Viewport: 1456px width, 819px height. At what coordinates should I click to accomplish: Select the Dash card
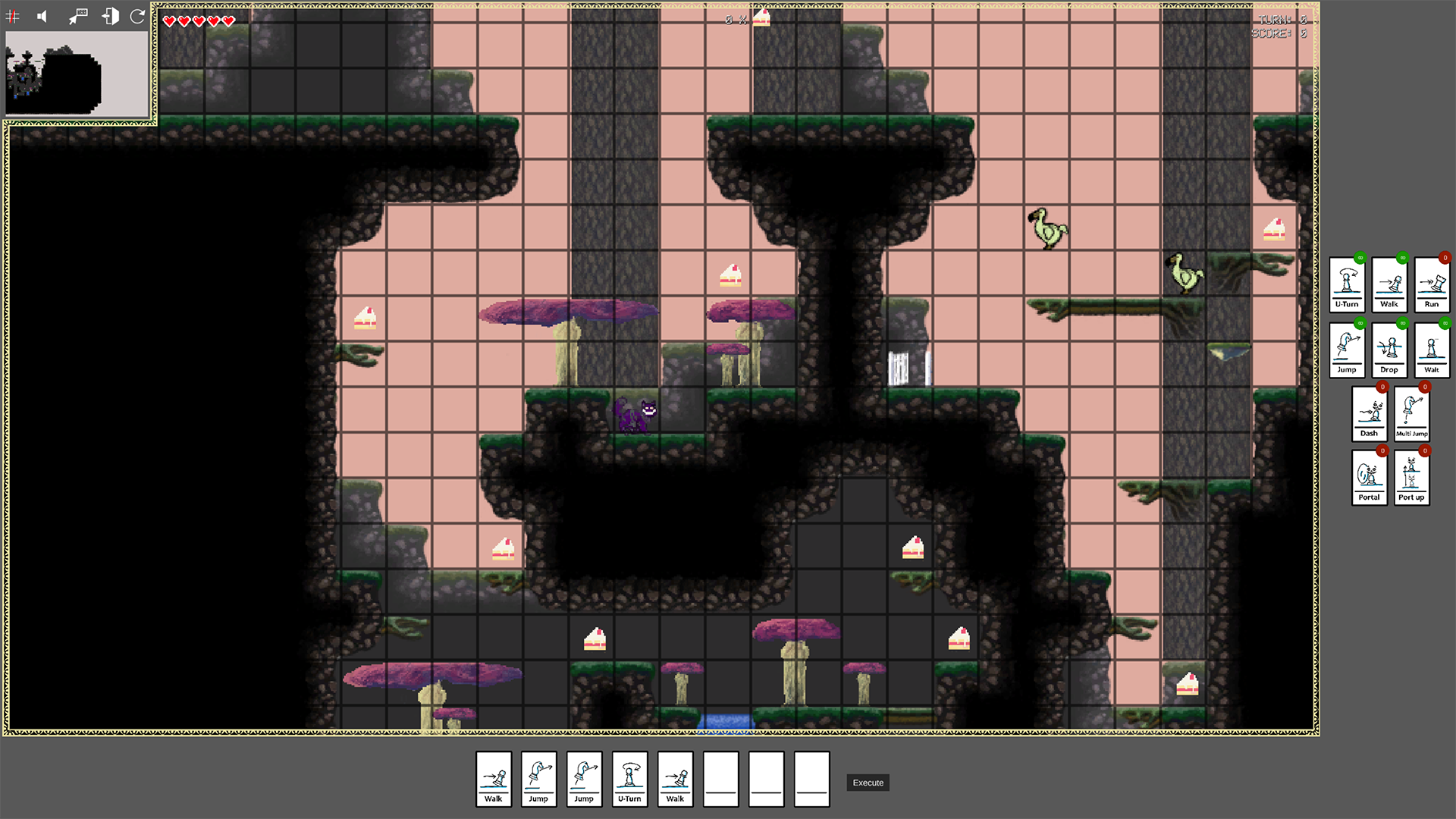(x=1369, y=414)
